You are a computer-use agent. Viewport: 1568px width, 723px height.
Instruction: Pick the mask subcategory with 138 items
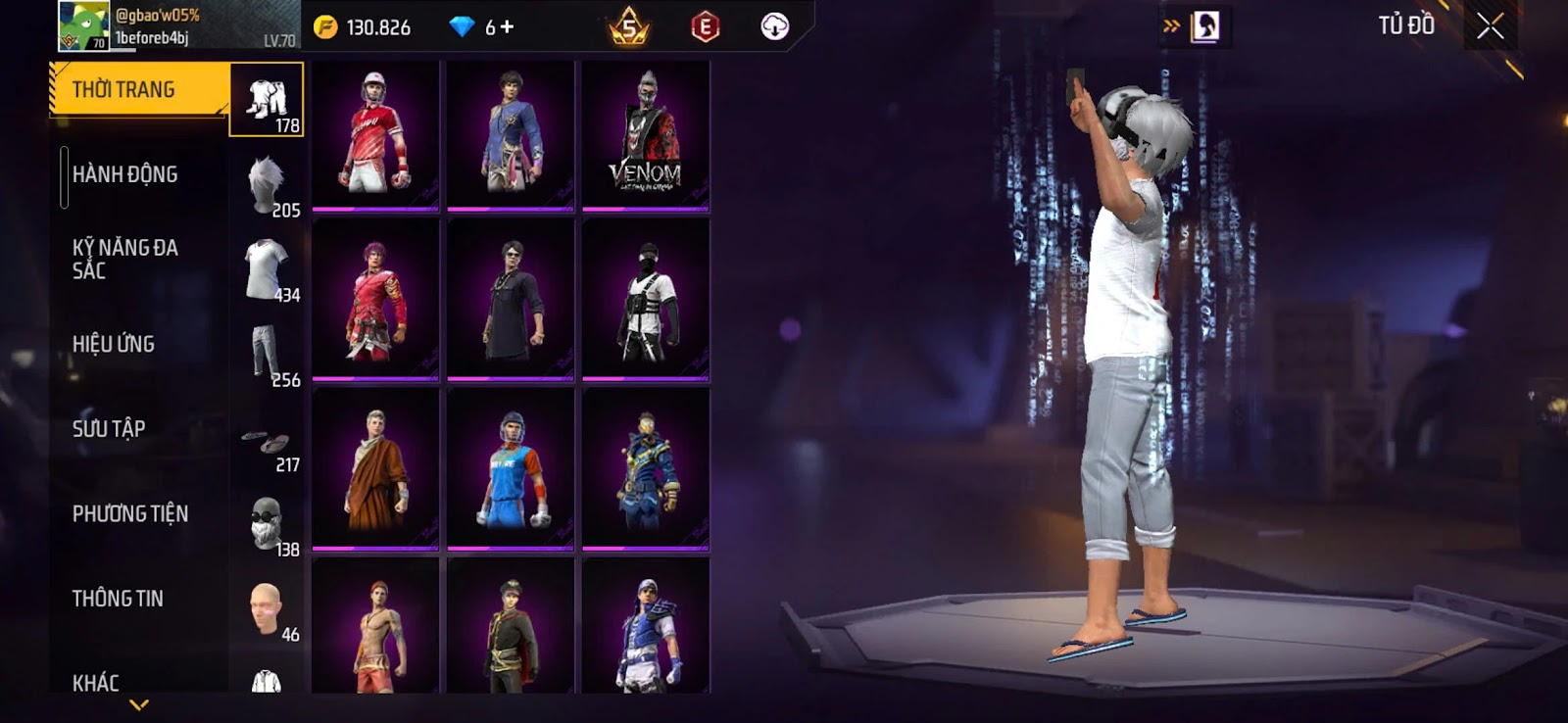[x=268, y=524]
